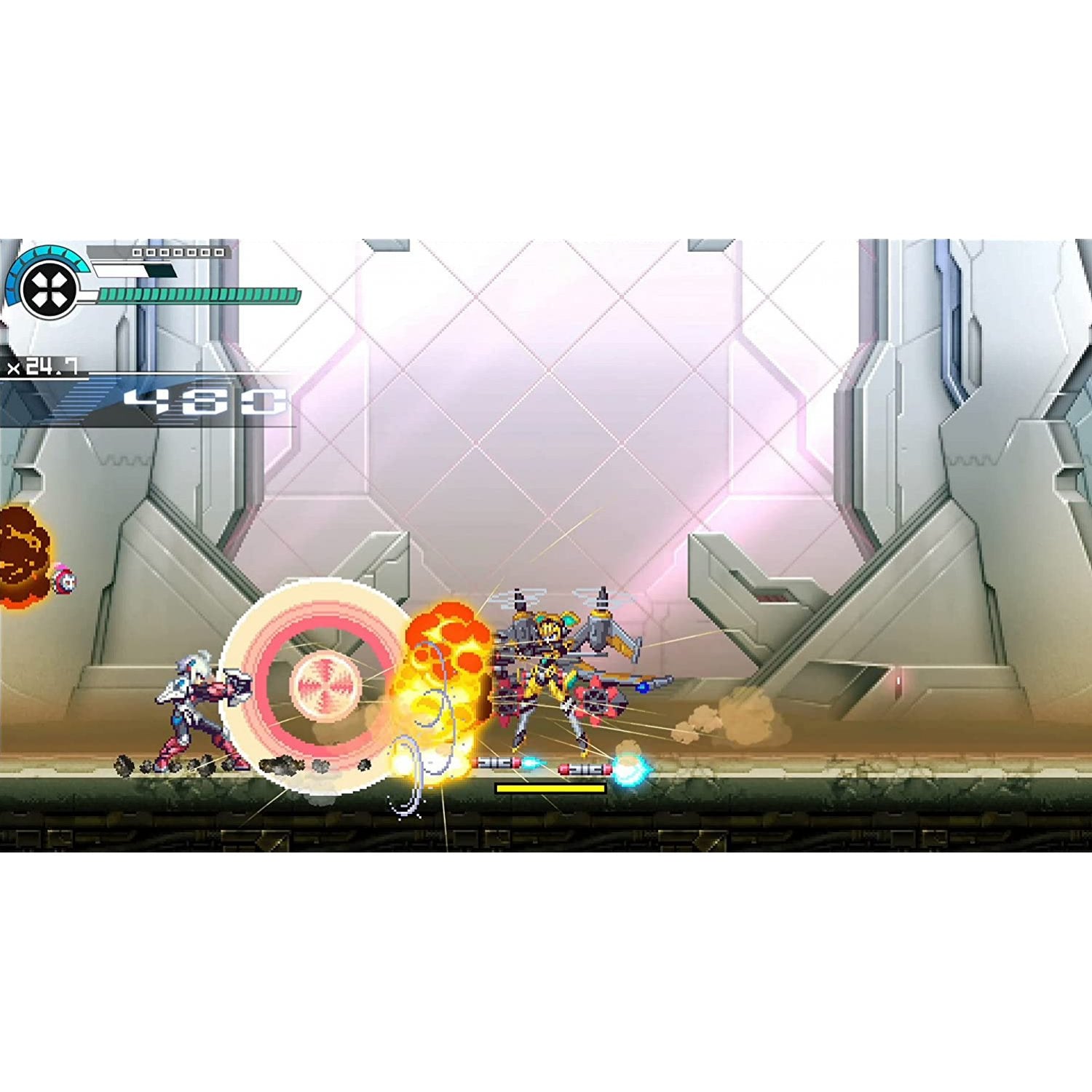The height and width of the screenshot is (1092, 1092).
Task: Expand the HUD gauge cluster at top left
Action: pyautogui.click(x=109, y=284)
